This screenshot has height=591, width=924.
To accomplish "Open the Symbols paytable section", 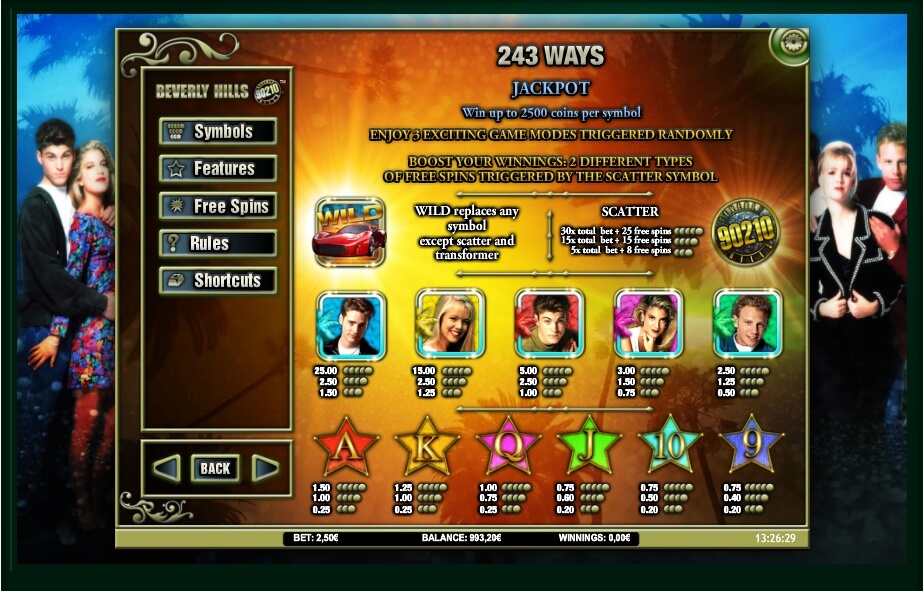I will coord(218,132).
